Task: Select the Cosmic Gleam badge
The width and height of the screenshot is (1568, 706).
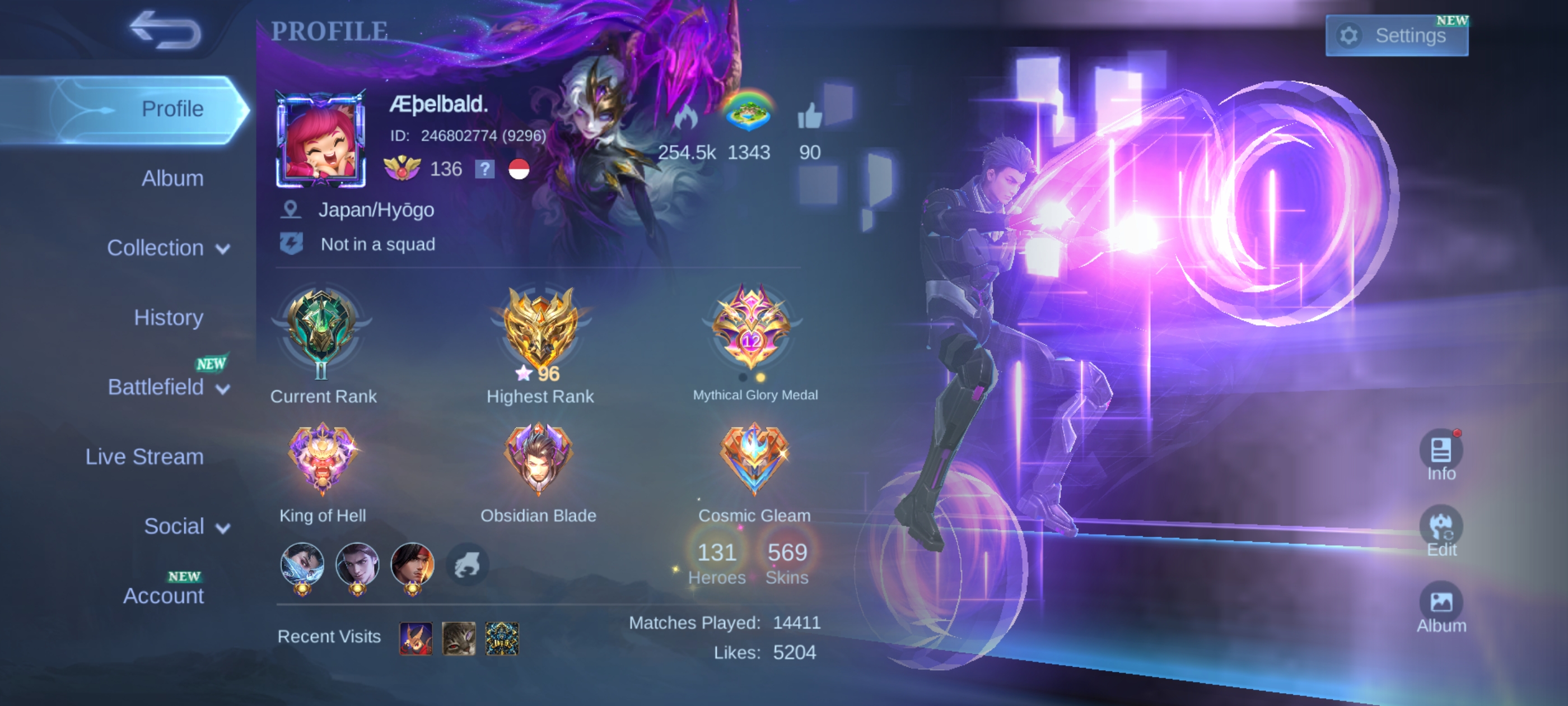Action: [x=754, y=460]
